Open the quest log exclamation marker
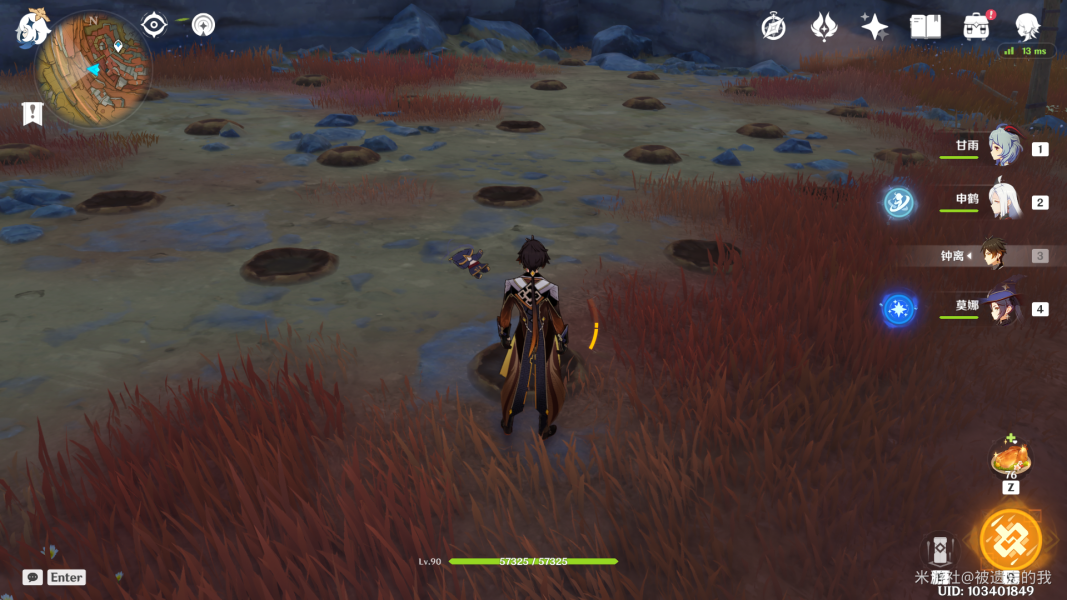The image size is (1067, 600). tap(32, 113)
